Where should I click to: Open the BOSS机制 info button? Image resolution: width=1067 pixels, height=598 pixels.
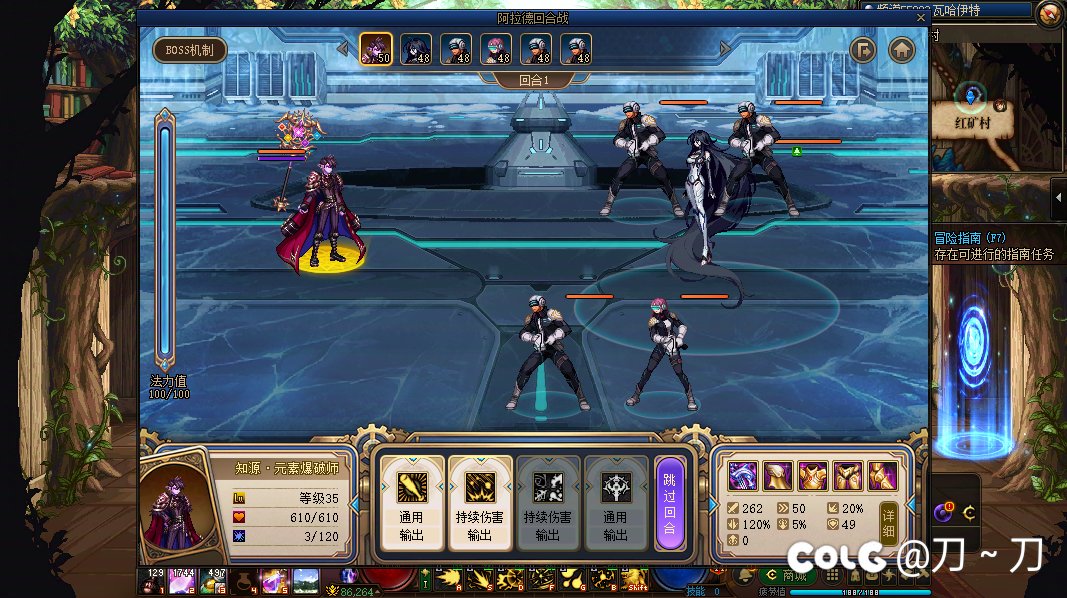pyautogui.click(x=190, y=50)
